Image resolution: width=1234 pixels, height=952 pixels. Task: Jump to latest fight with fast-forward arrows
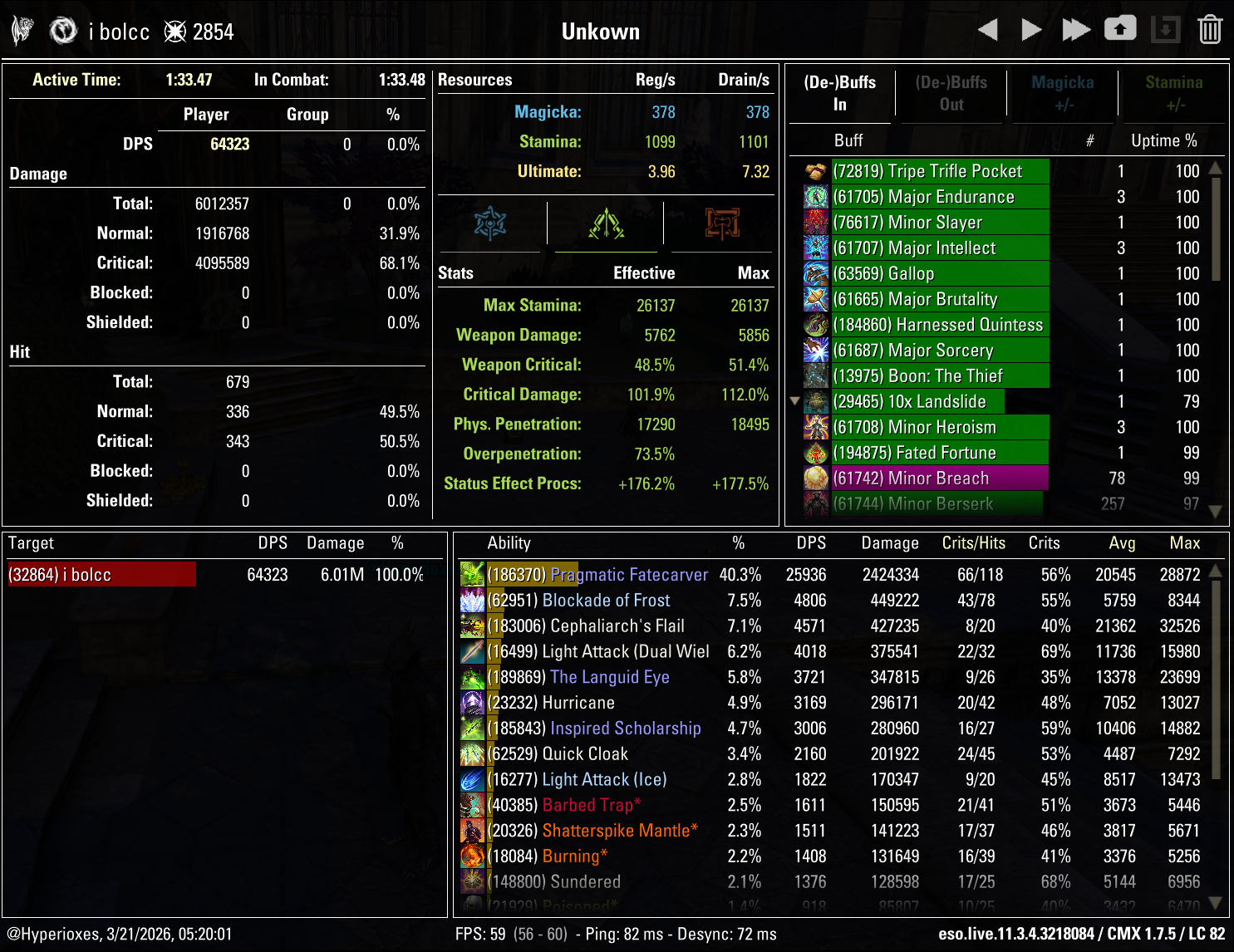pos(1076,29)
